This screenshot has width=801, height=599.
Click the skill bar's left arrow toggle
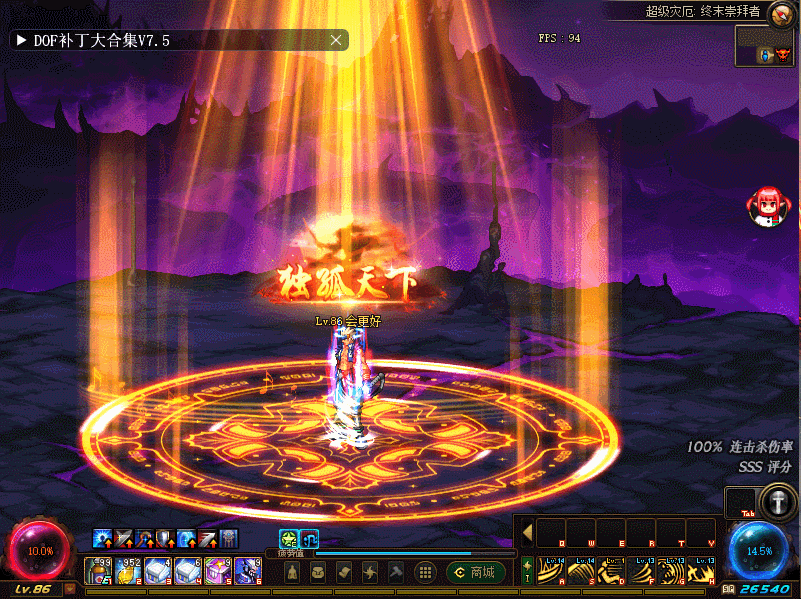[x=527, y=533]
